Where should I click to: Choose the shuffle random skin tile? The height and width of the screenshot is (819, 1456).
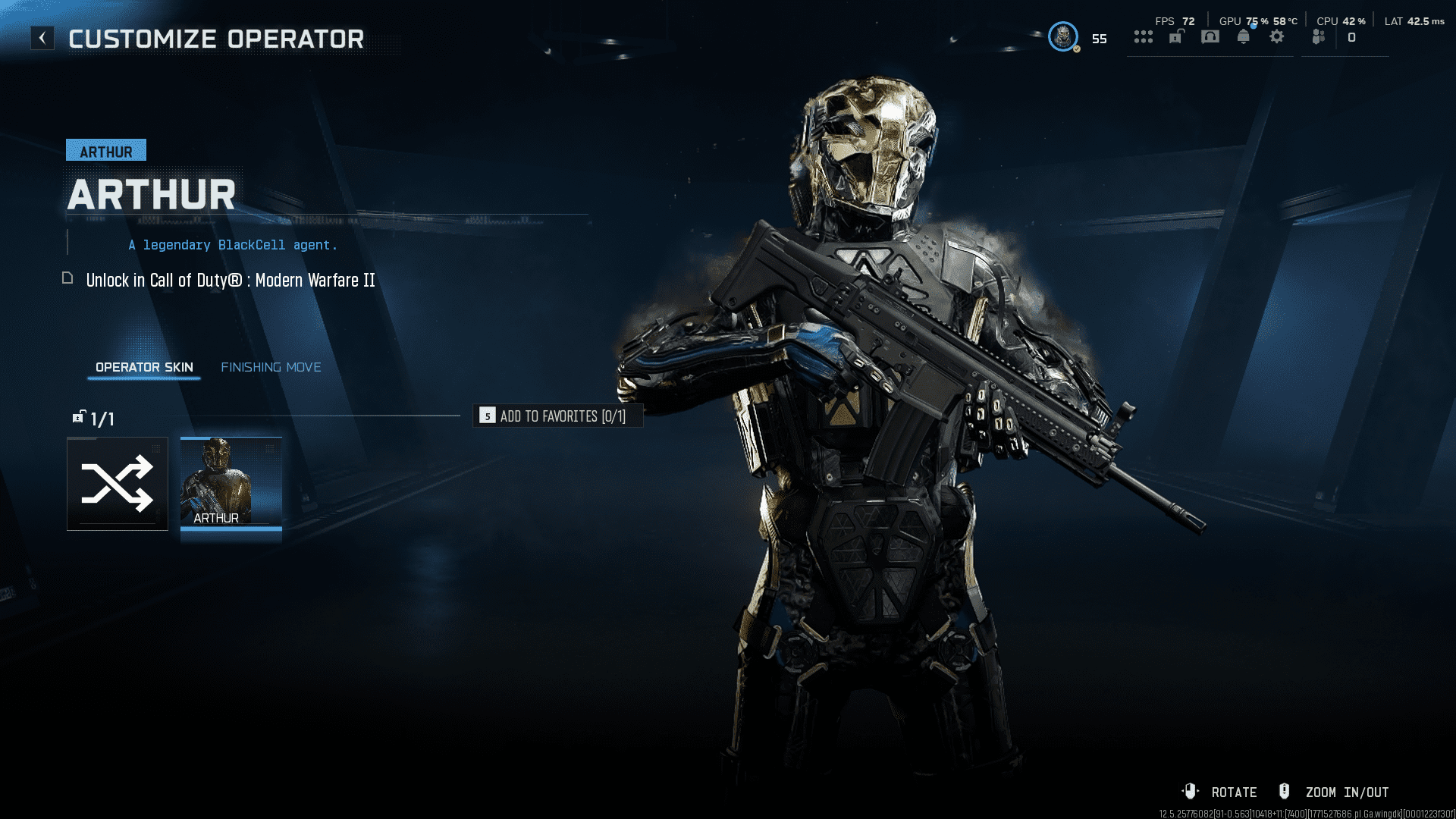pyautogui.click(x=118, y=484)
